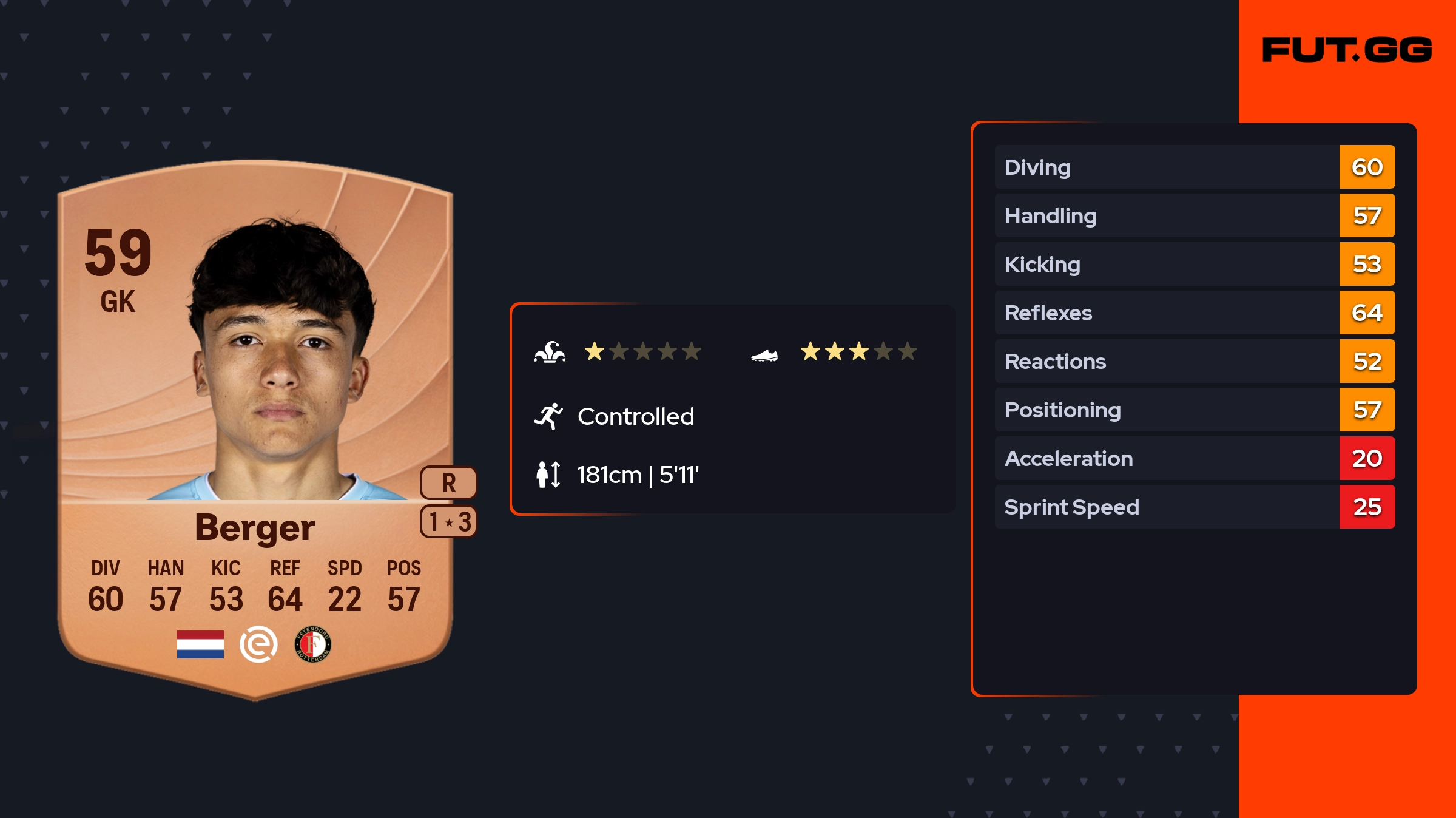Click the weak foot boot icon
Viewport: 1456px width, 818px height.
click(764, 356)
